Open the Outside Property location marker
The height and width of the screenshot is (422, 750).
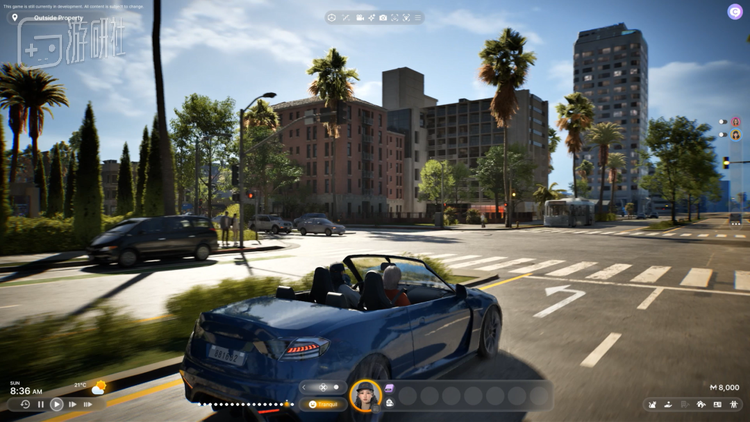coord(14,18)
